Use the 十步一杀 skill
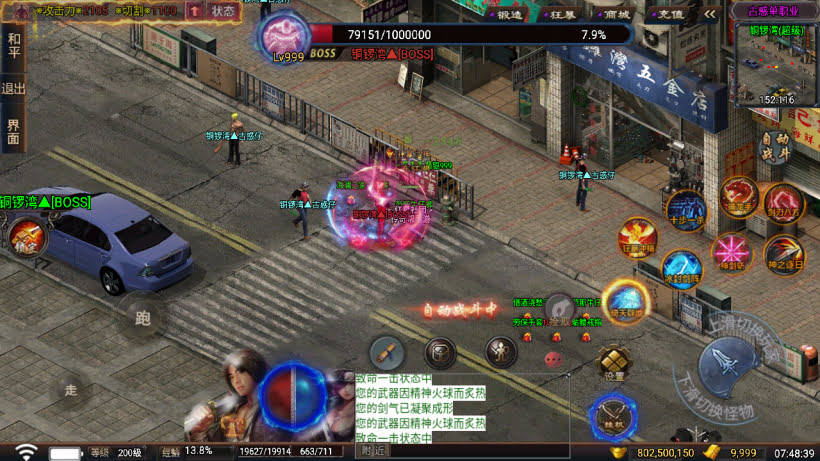Viewport: 820px width, 461px height. pyautogui.click(x=686, y=210)
